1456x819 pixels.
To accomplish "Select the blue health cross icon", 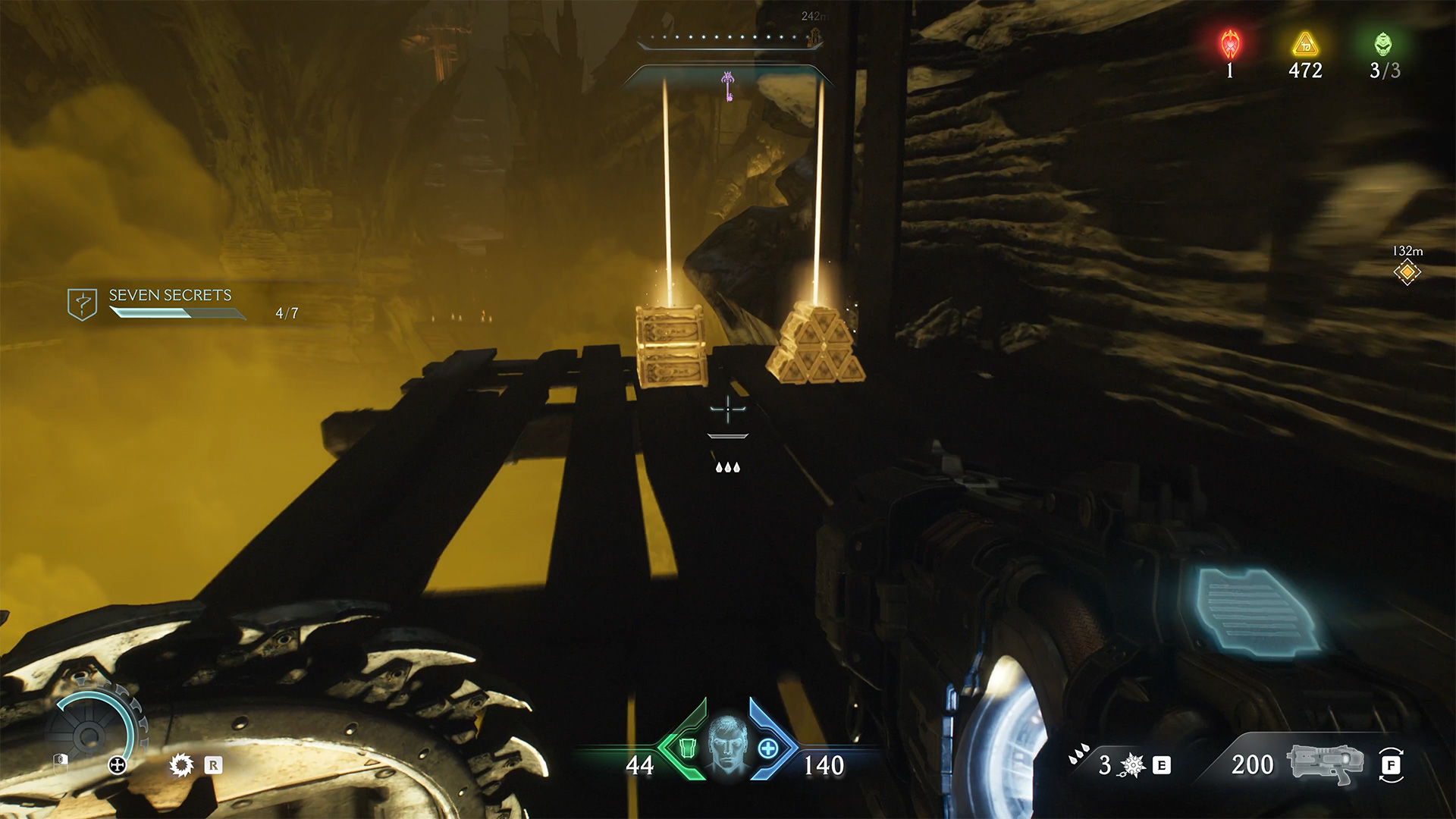I will (768, 748).
